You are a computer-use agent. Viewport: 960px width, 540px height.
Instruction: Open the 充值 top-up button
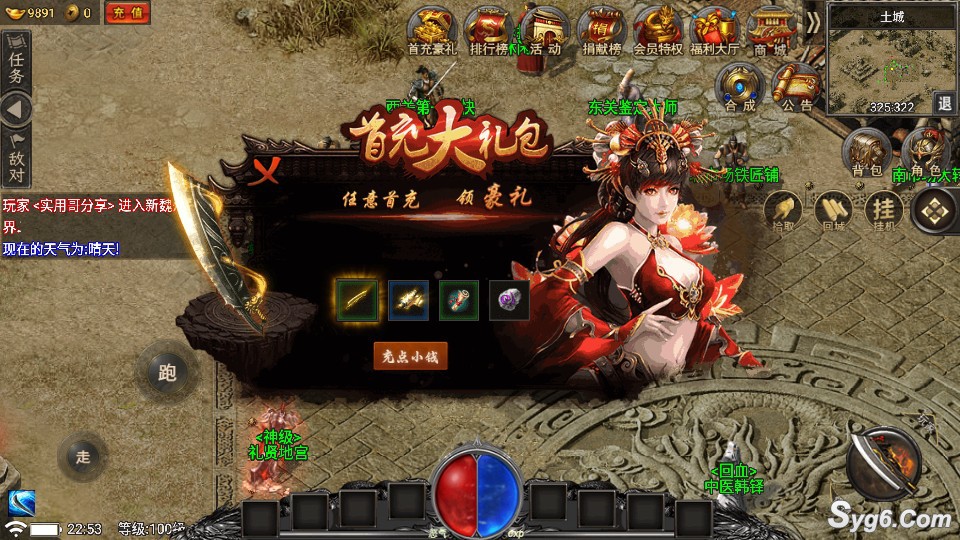(x=127, y=13)
